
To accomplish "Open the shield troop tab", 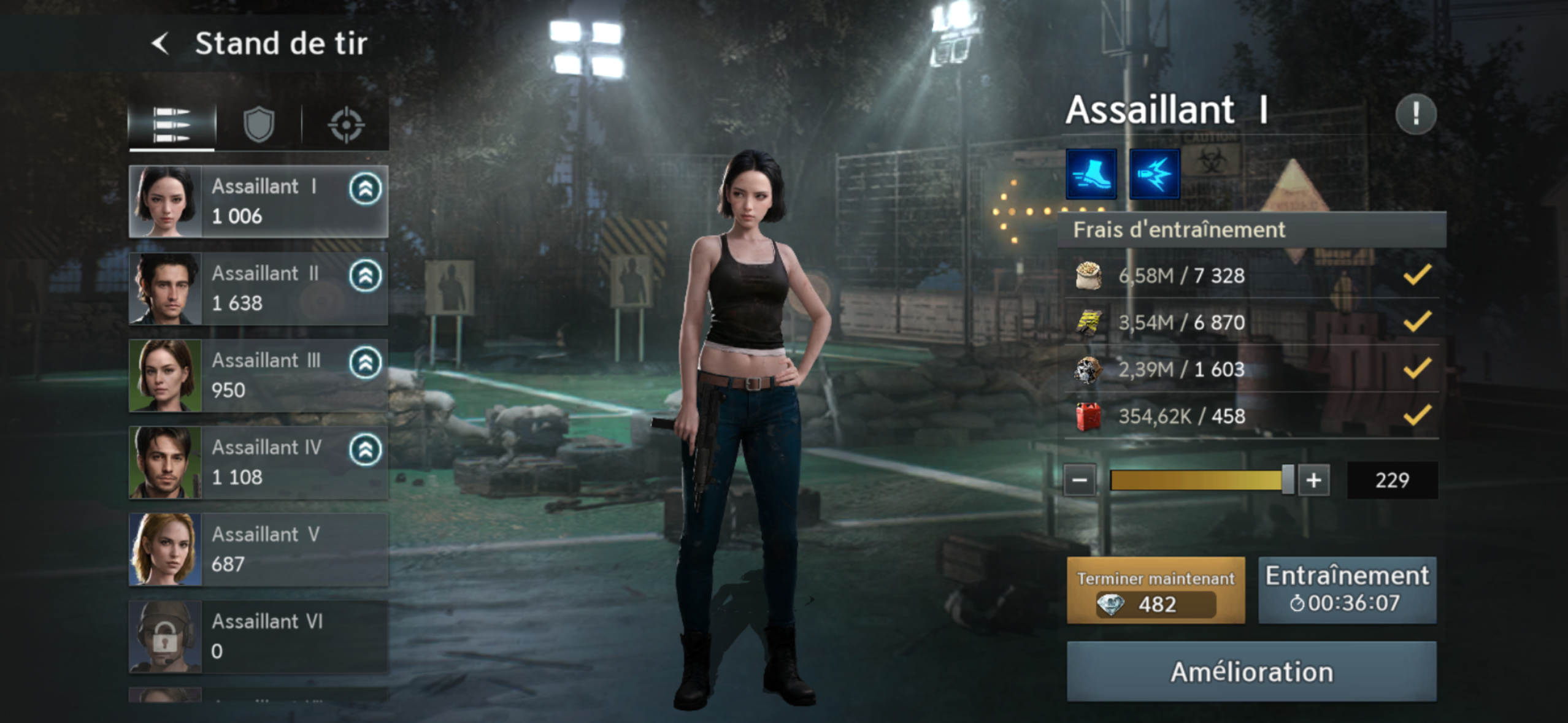I will point(258,124).
